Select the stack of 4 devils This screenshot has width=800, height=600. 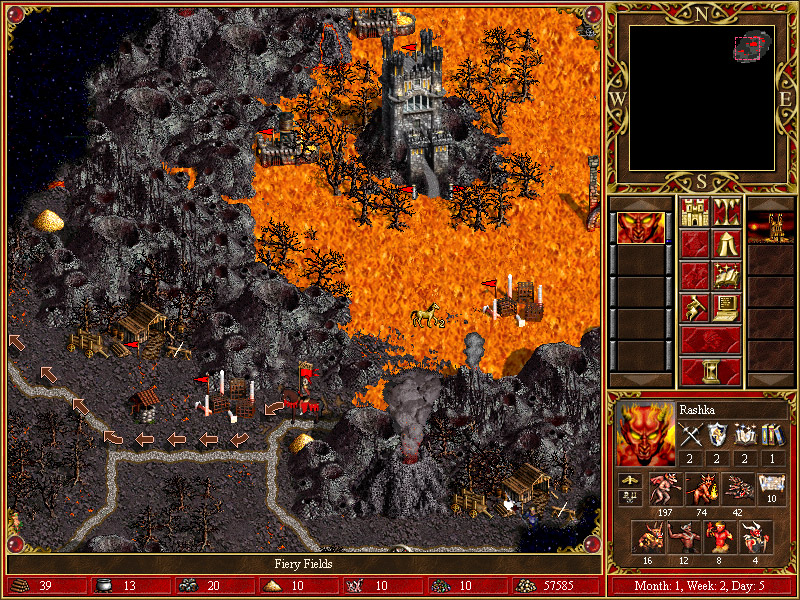(754, 536)
